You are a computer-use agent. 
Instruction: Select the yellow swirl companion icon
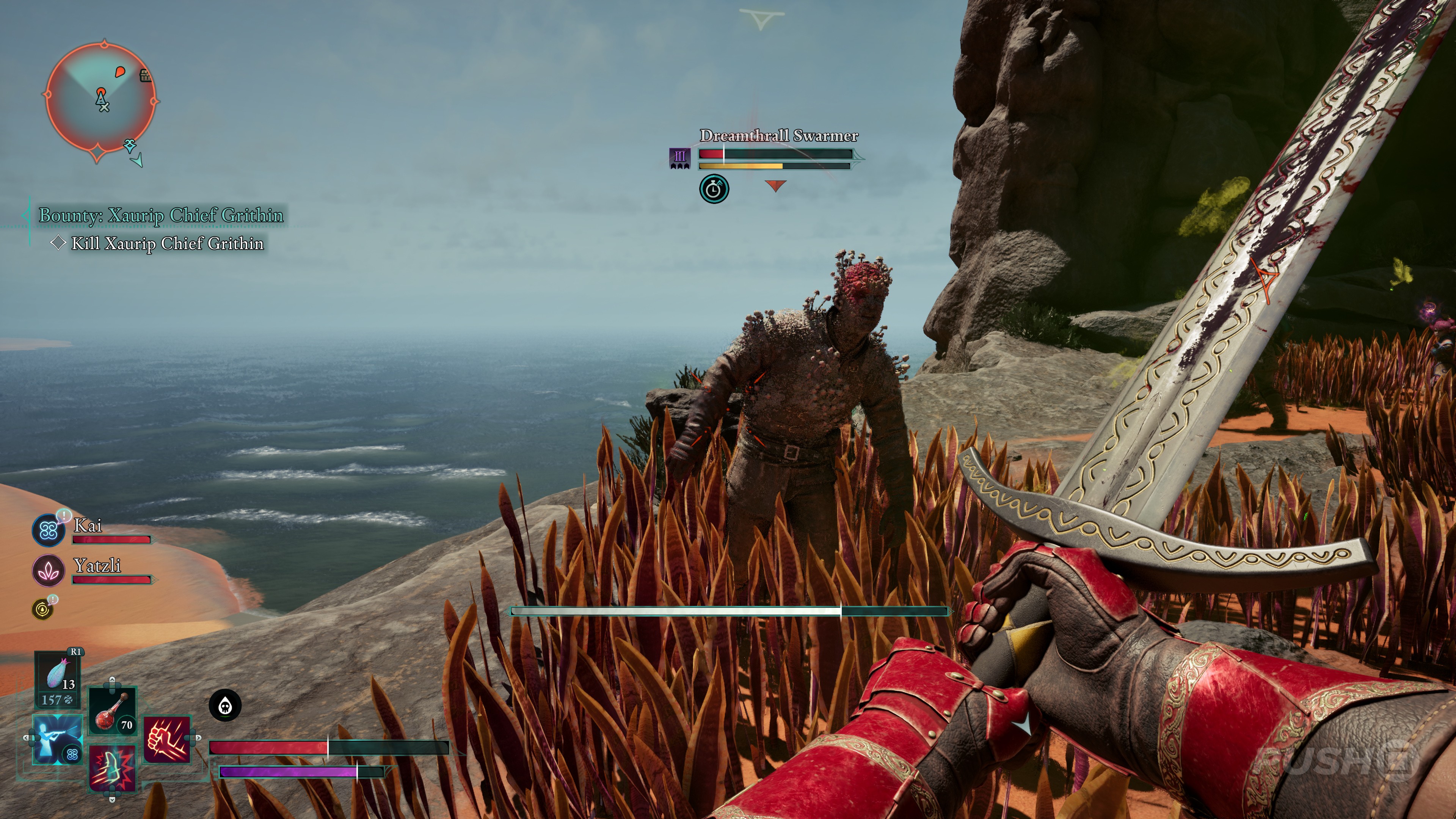[x=43, y=609]
